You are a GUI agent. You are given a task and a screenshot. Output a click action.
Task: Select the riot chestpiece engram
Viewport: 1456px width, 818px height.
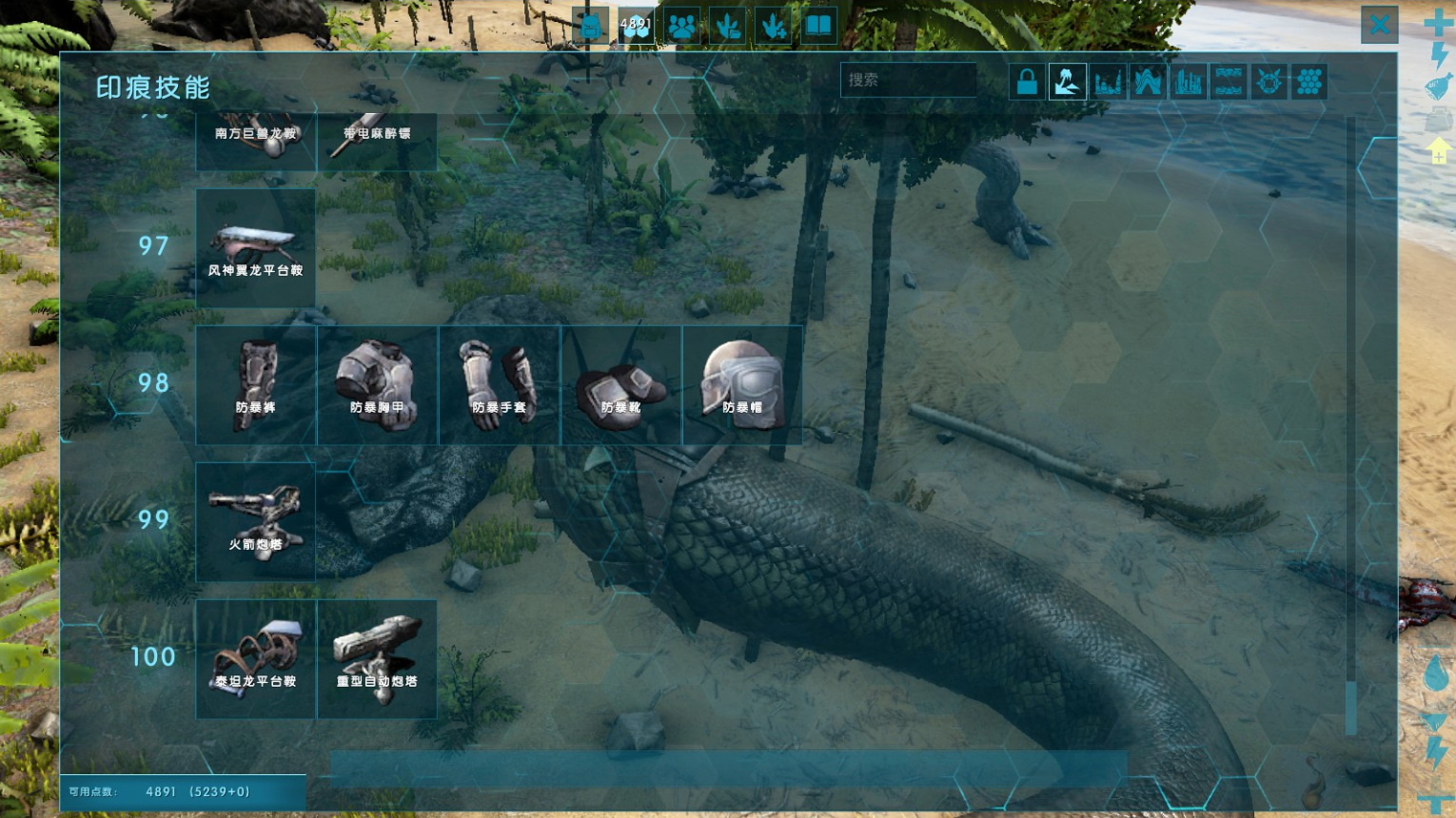pos(377,384)
